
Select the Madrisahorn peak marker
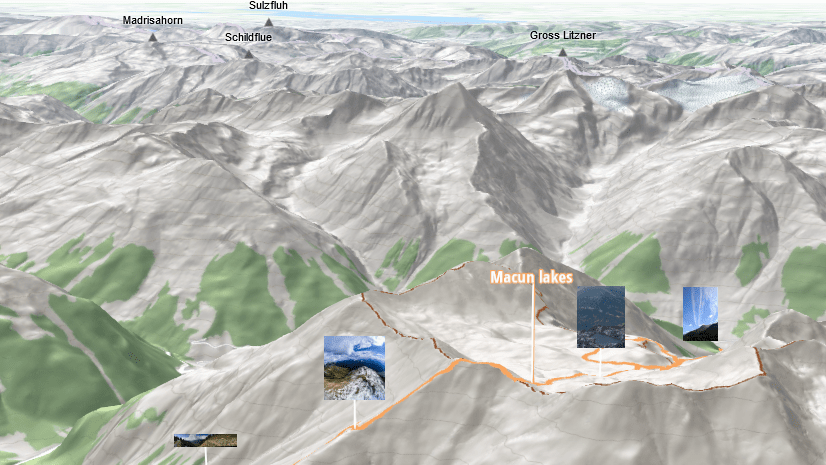pyautogui.click(x=153, y=37)
